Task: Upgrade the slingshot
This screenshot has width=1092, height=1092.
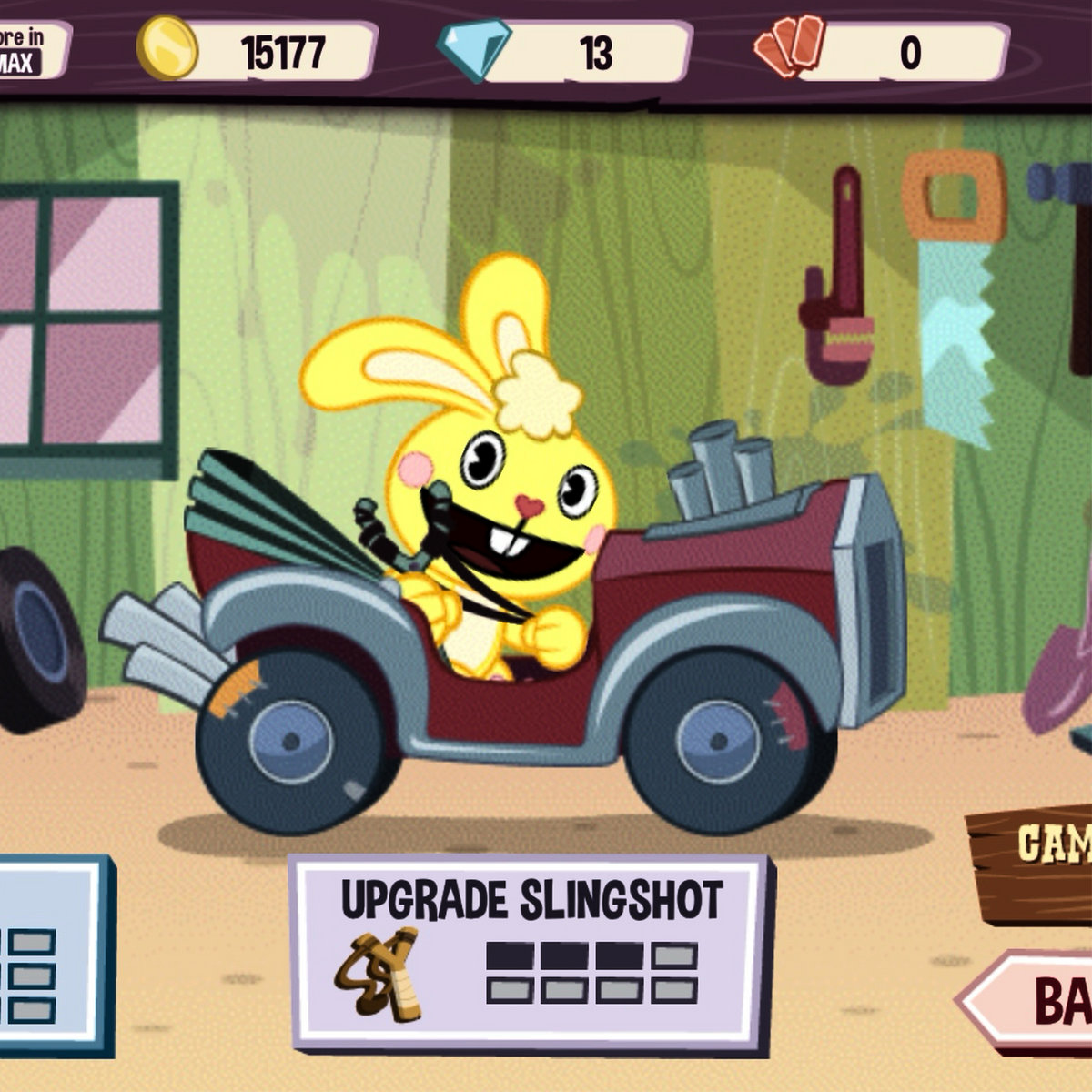Action: click(531, 953)
